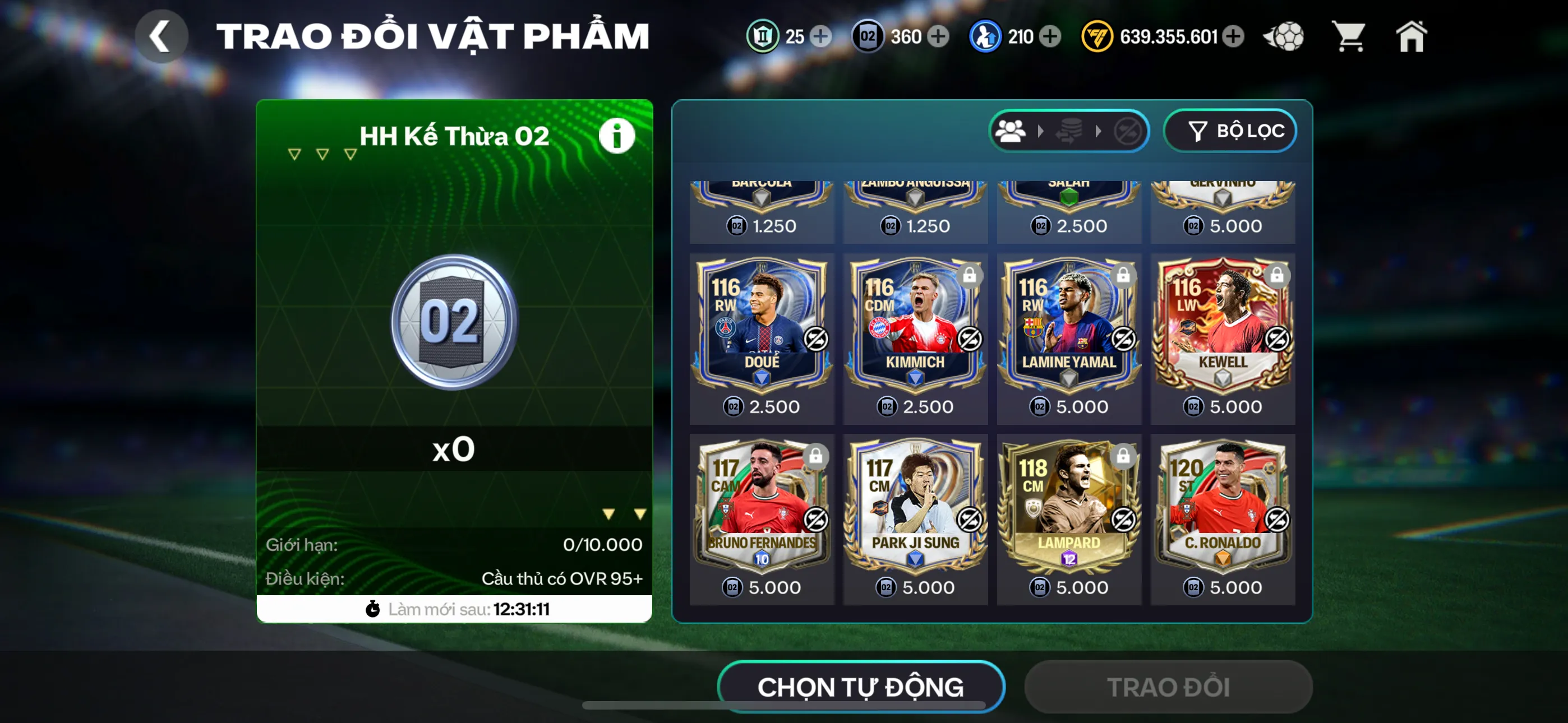Add more FC currency with the plus button
Image resolution: width=1568 pixels, height=723 pixels.
point(1233,36)
